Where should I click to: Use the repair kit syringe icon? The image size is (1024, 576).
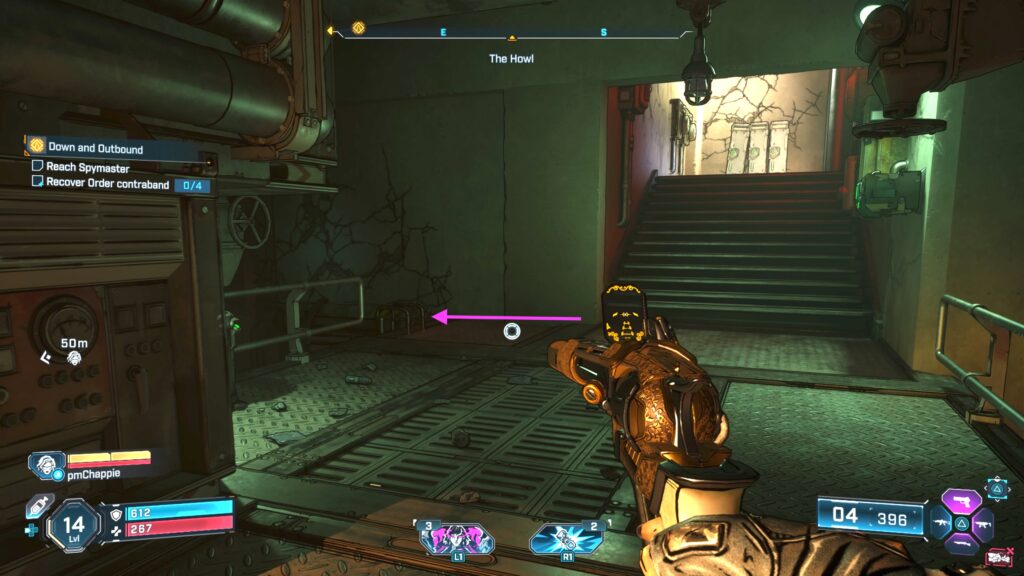tap(38, 506)
